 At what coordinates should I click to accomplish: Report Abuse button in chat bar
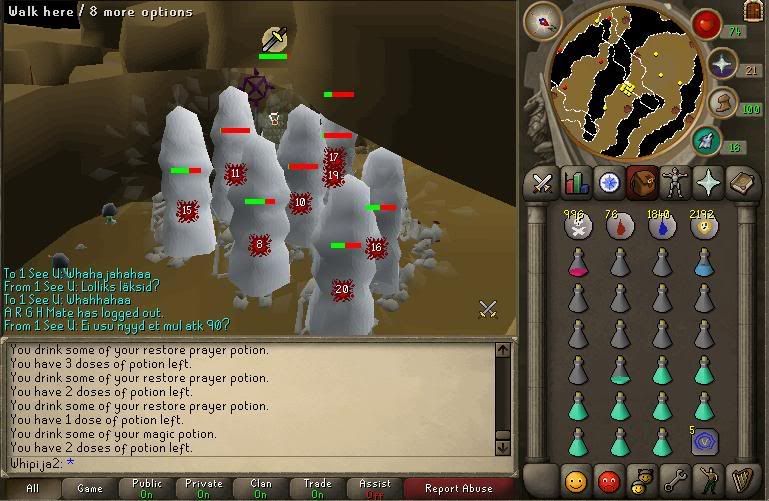[461, 489]
